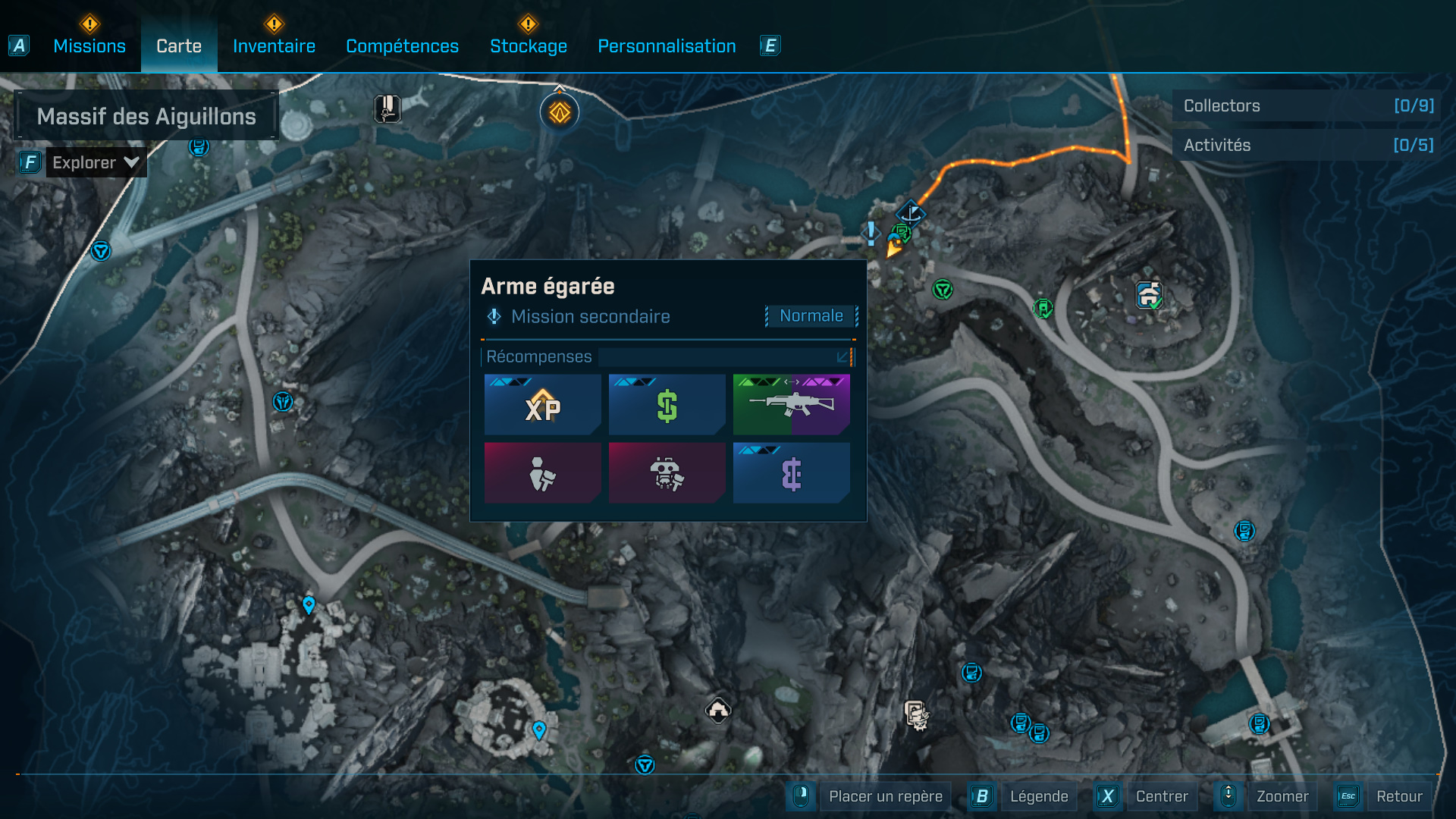Select the purple Eridium currency reward
Image resolution: width=1456 pixels, height=819 pixels.
coord(791,474)
